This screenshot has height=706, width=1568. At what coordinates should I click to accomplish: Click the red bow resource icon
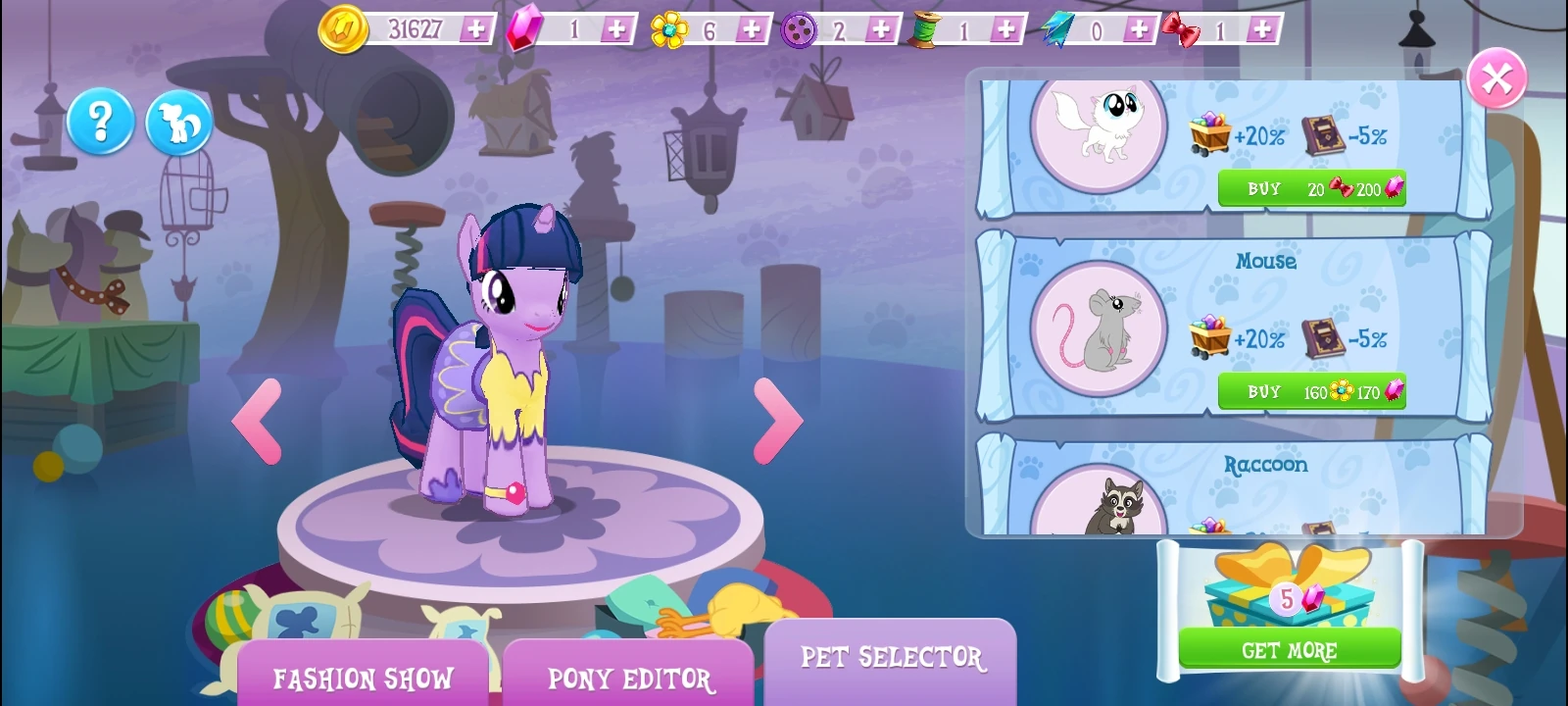pos(1181,28)
